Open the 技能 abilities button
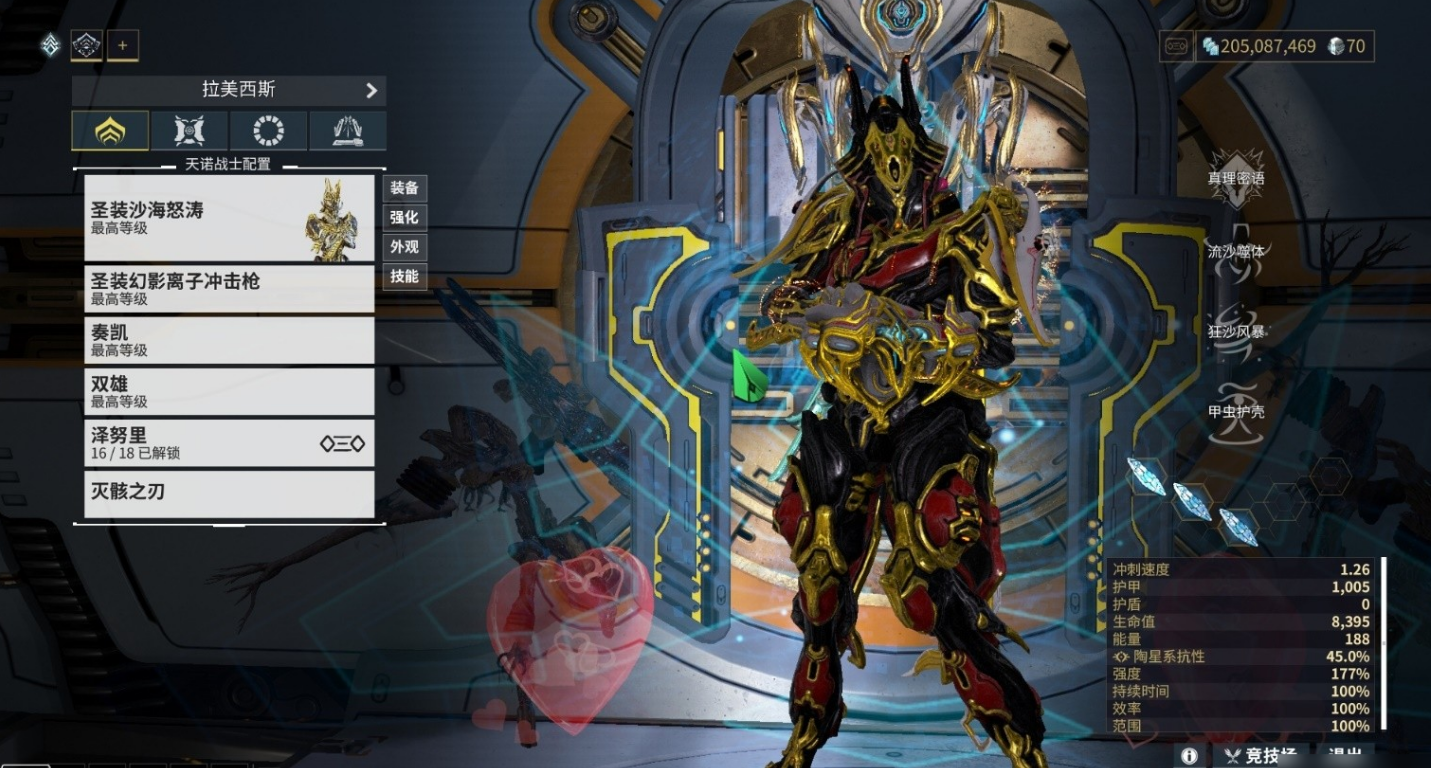The height and width of the screenshot is (768, 1431). 404,276
